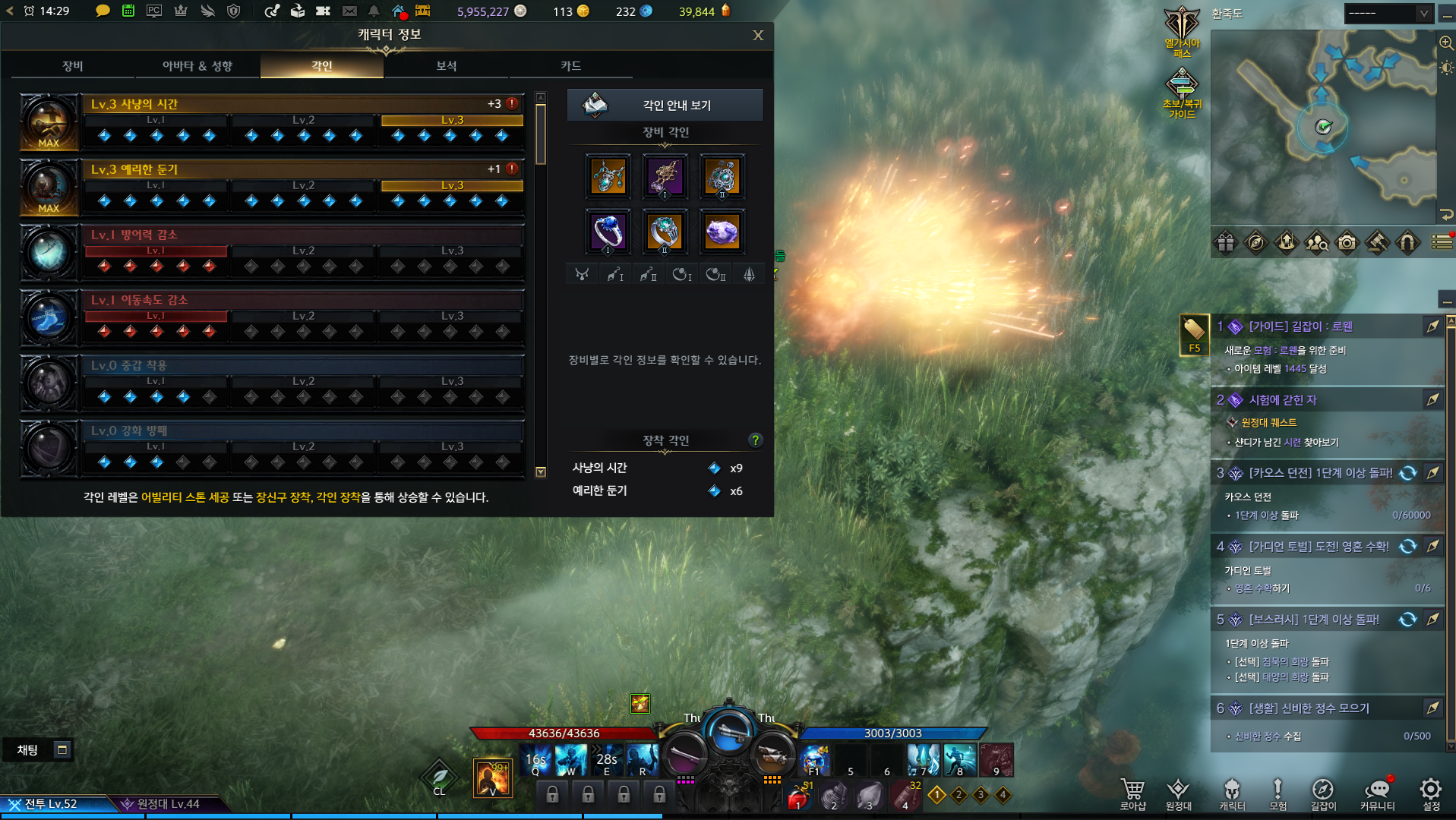Switch to the 장비 tab
This screenshot has width=1456, height=820.
pos(73,66)
